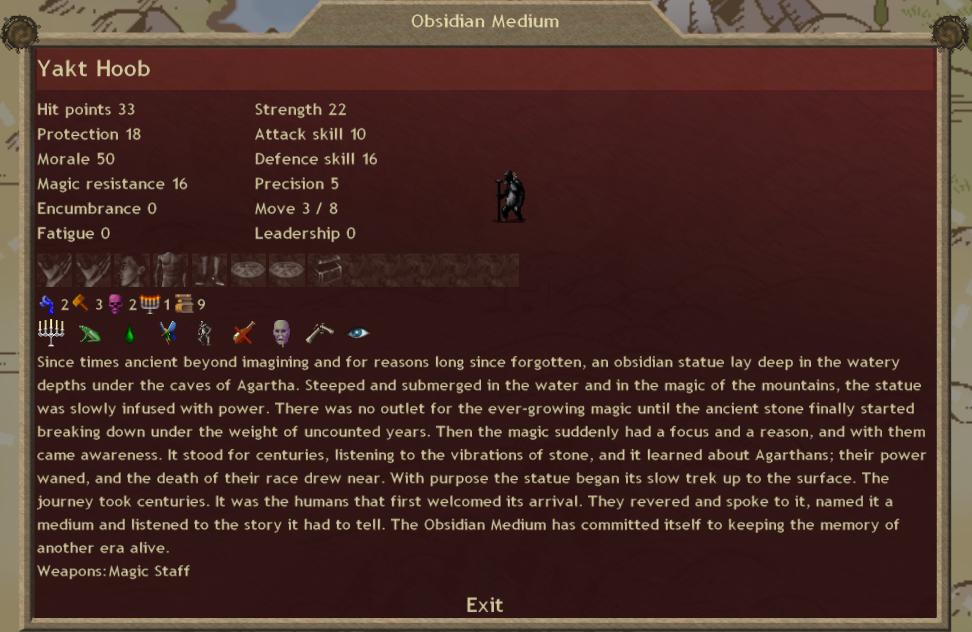
Task: Open the treasure chest slot
Action: (x=327, y=270)
